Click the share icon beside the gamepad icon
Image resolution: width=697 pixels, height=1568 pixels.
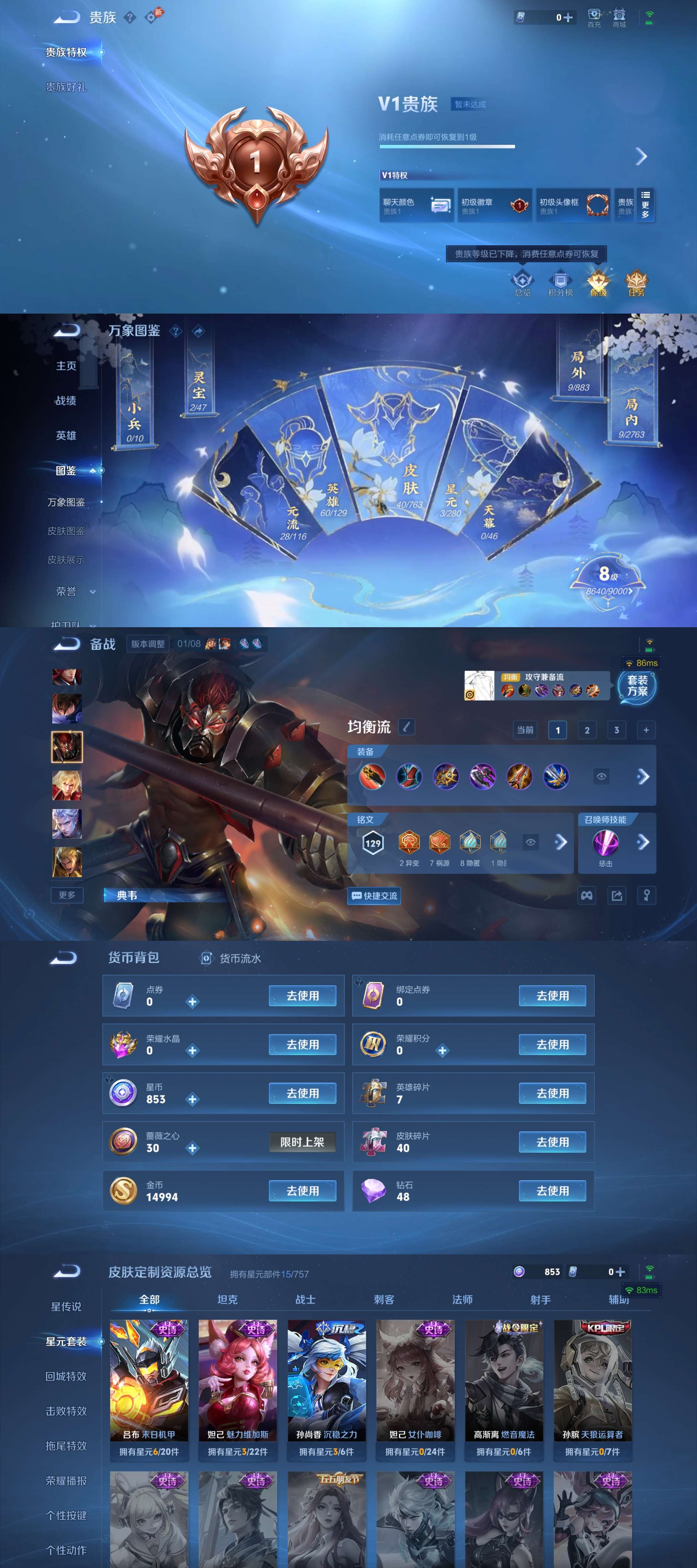coord(616,895)
